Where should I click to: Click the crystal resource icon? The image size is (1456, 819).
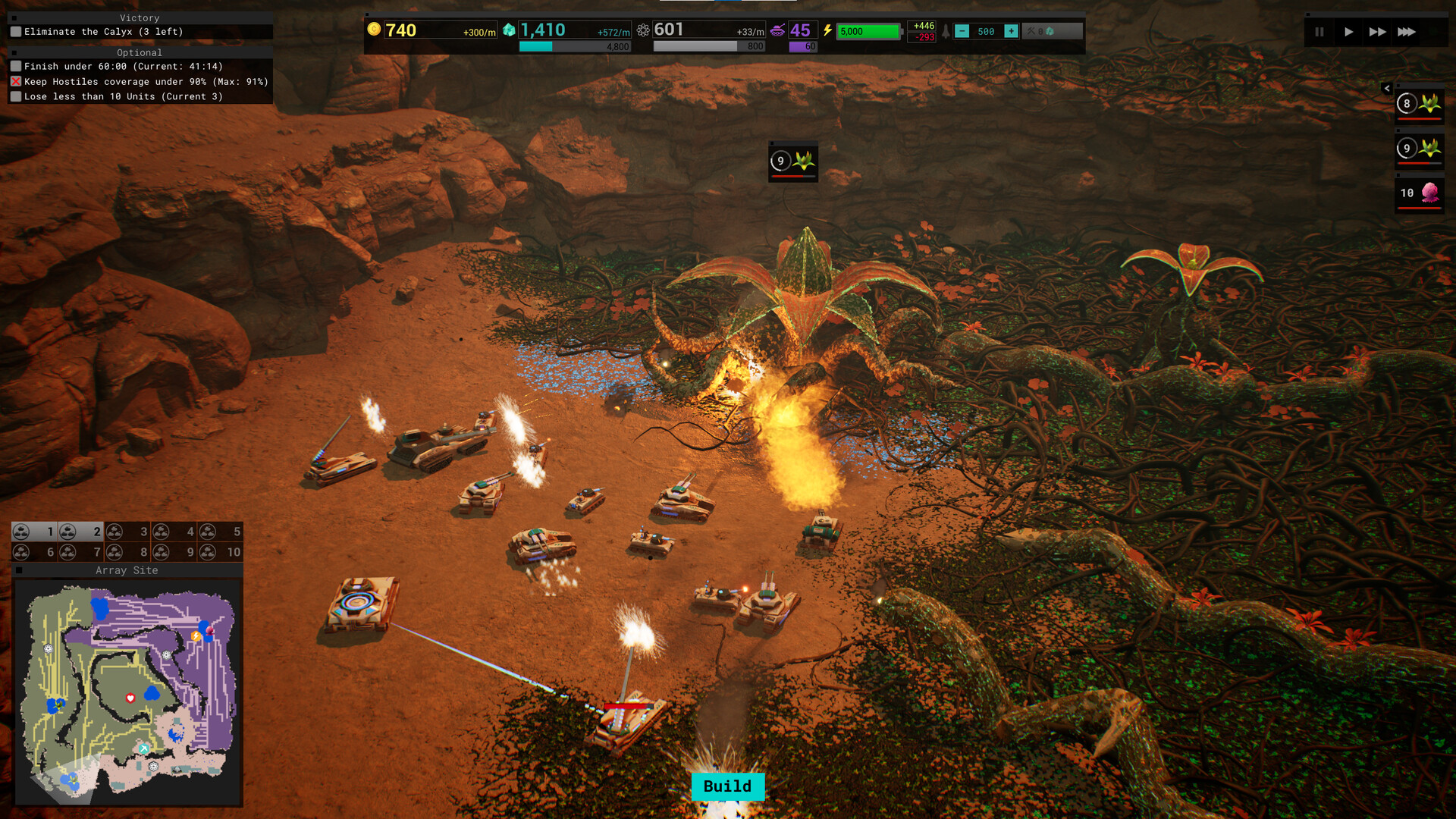(510, 29)
